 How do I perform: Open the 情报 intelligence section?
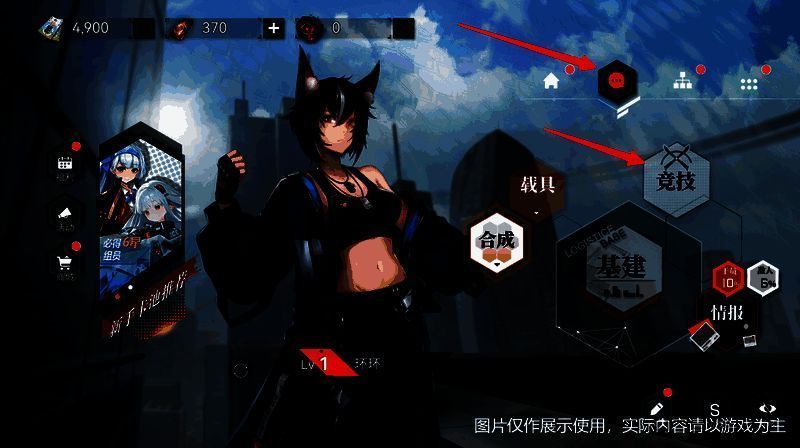pos(727,311)
